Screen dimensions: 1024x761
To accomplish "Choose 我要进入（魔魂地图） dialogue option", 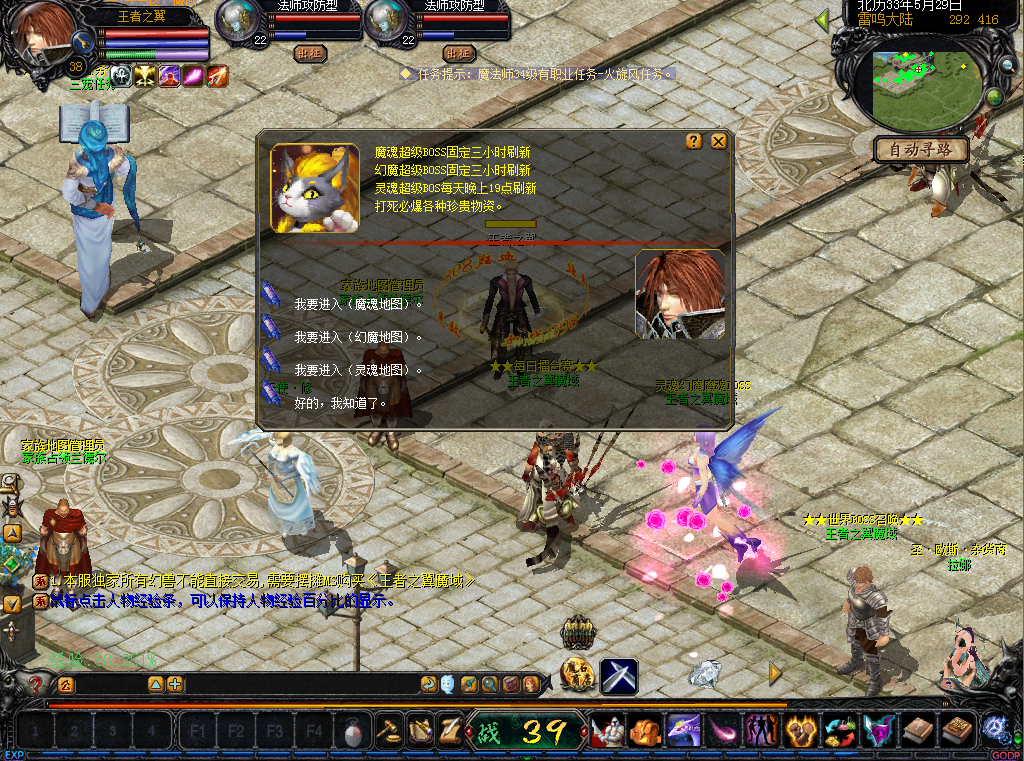I will tap(358, 304).
